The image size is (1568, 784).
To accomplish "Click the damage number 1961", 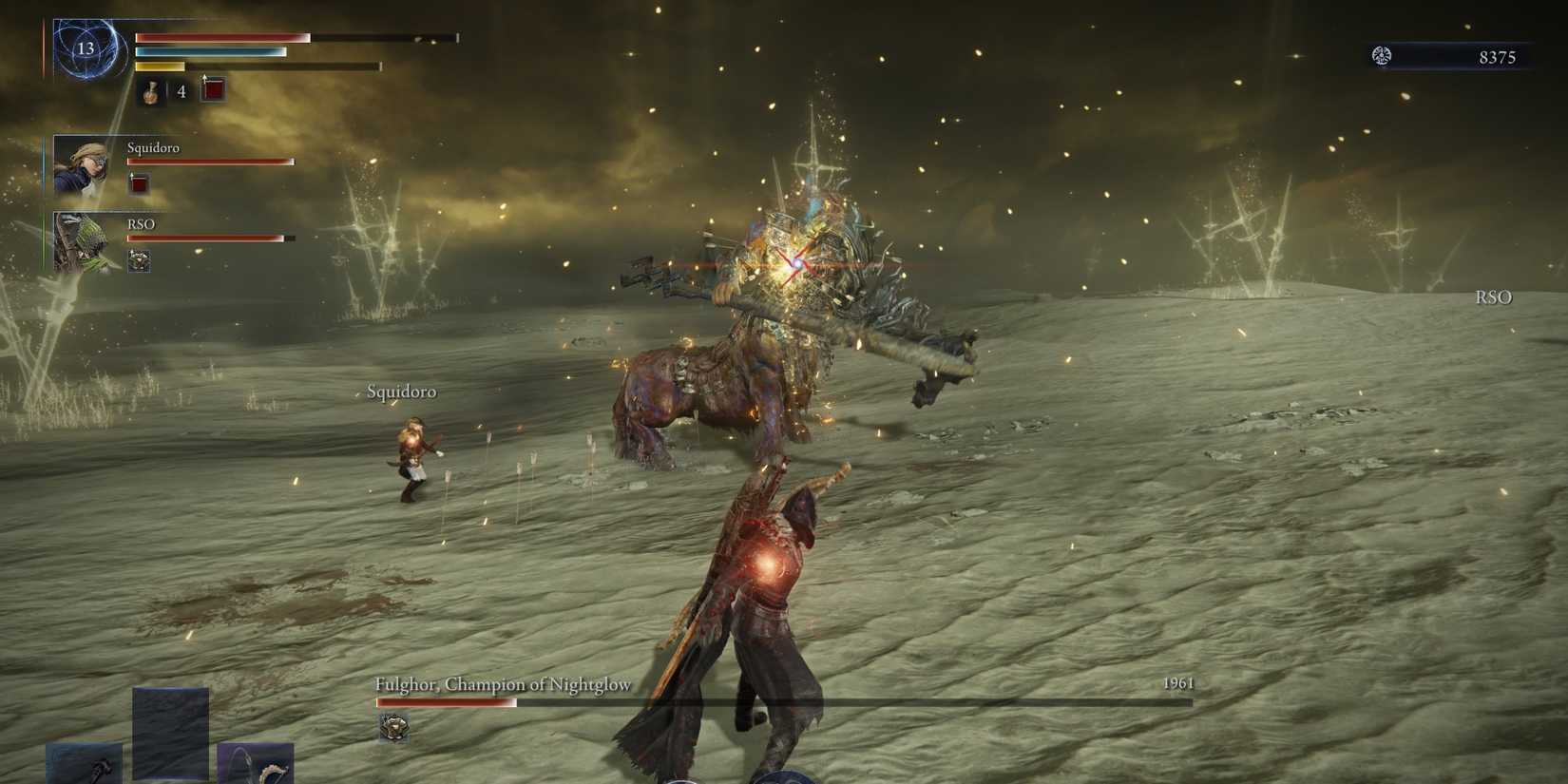I will (x=1177, y=683).
